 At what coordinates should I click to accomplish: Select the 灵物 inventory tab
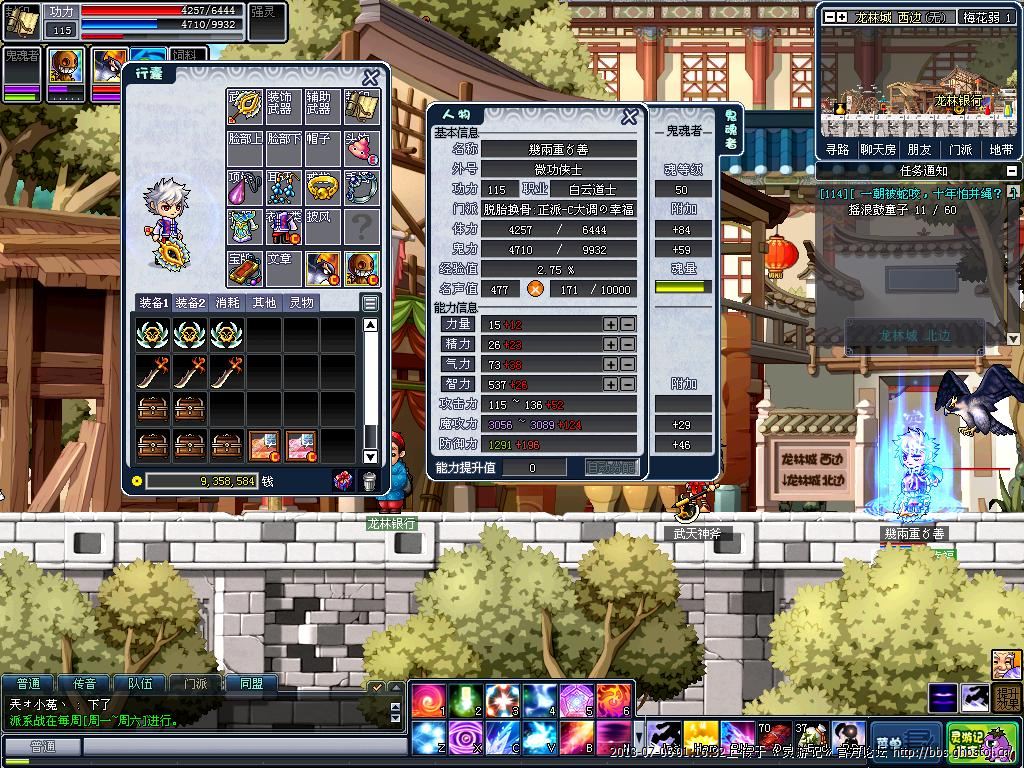coord(301,302)
